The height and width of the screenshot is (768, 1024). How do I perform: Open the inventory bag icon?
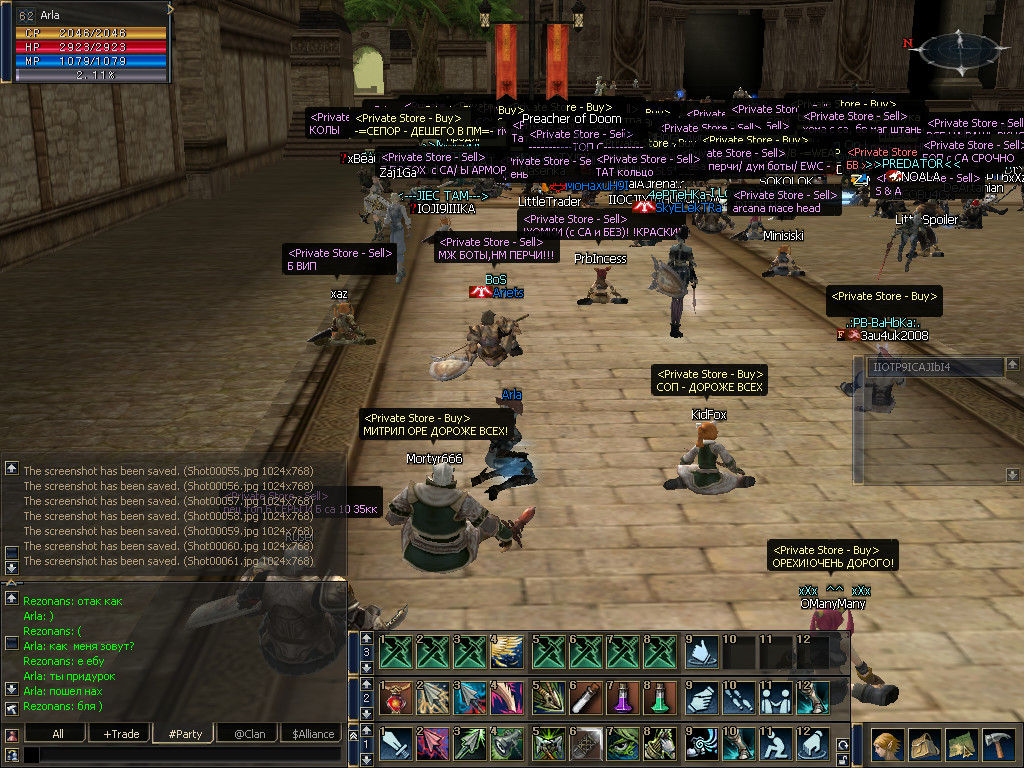[x=923, y=745]
